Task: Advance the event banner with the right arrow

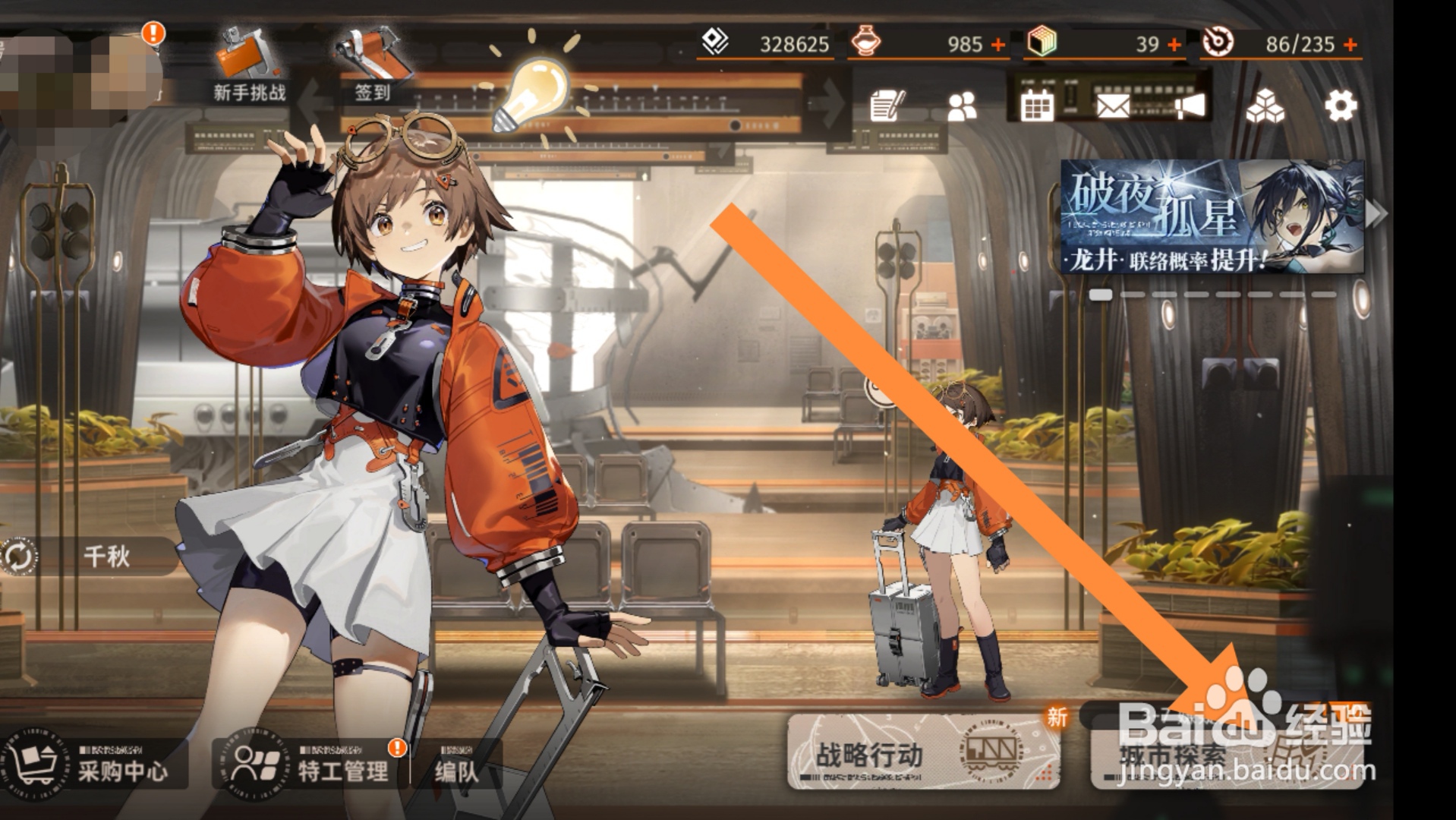Action: click(x=1375, y=216)
